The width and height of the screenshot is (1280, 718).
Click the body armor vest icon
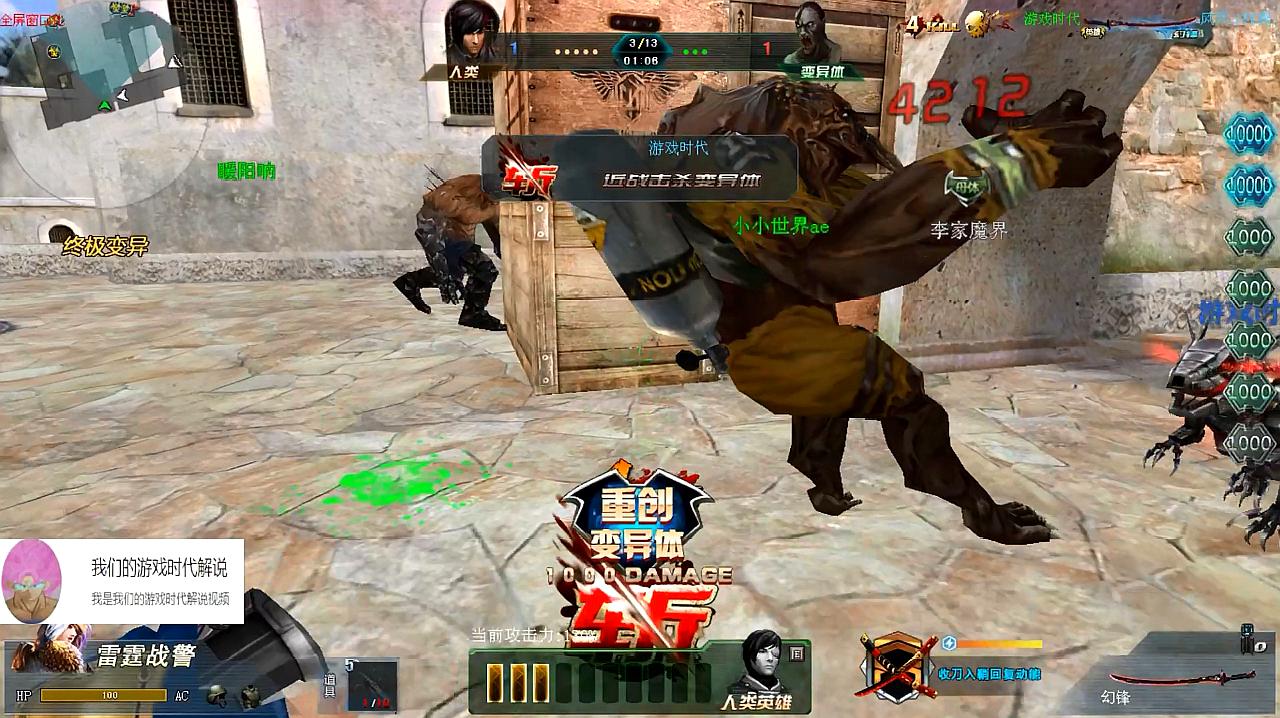[249, 696]
